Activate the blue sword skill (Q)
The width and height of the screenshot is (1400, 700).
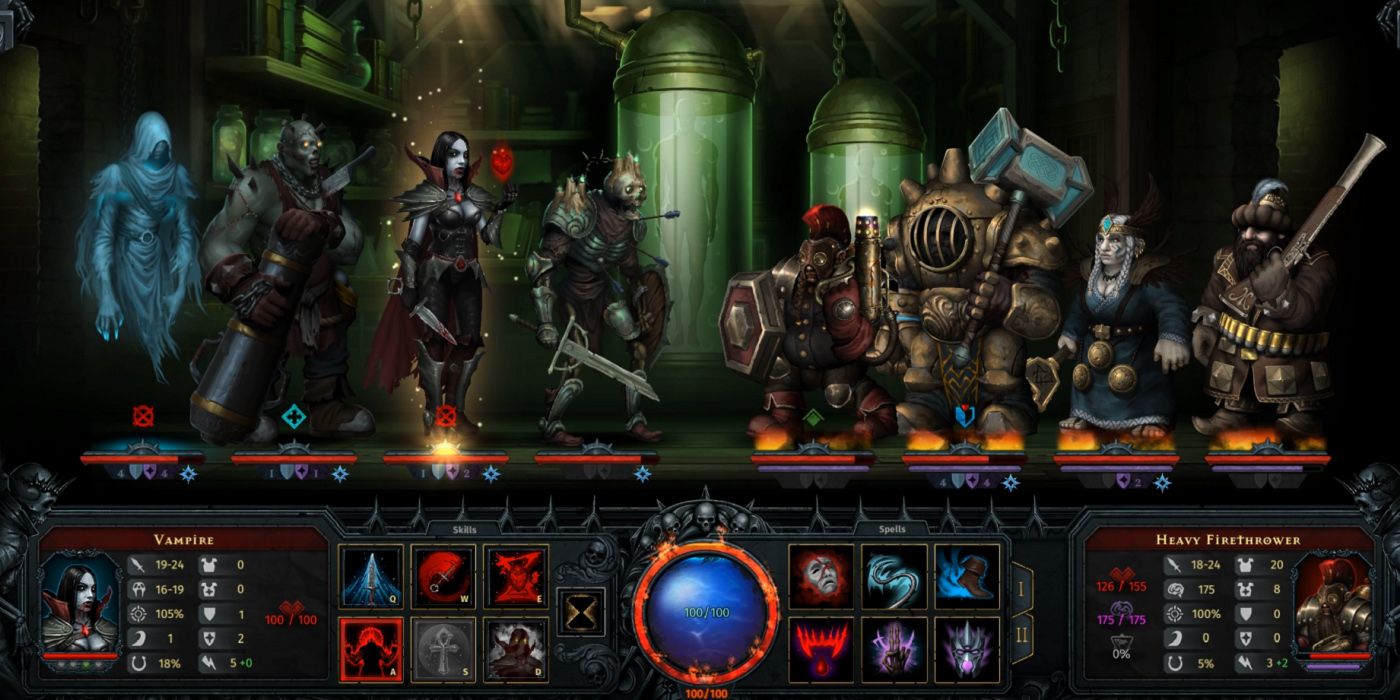tap(371, 577)
